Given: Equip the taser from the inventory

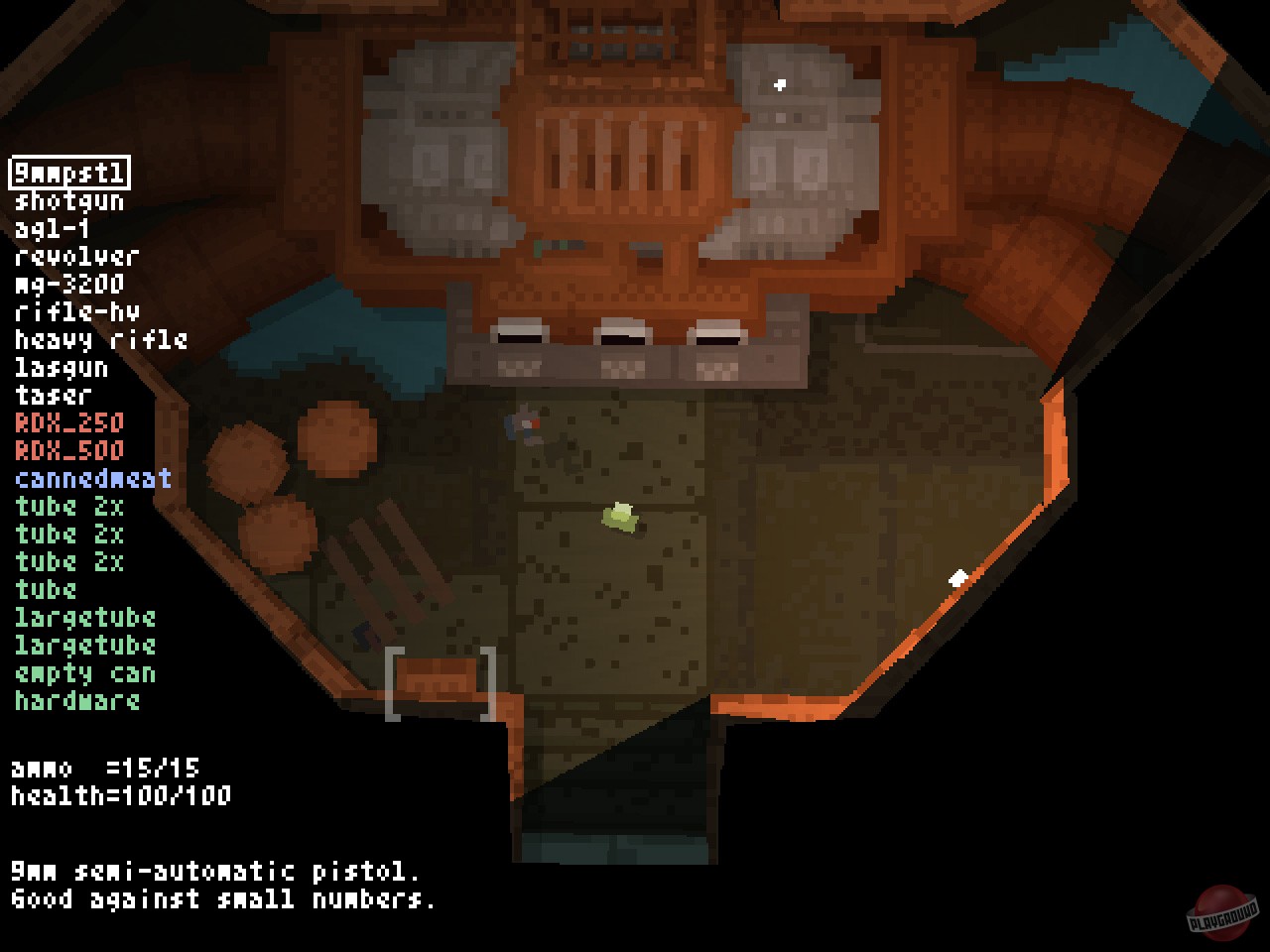Looking at the screenshot, I should tap(52, 396).
